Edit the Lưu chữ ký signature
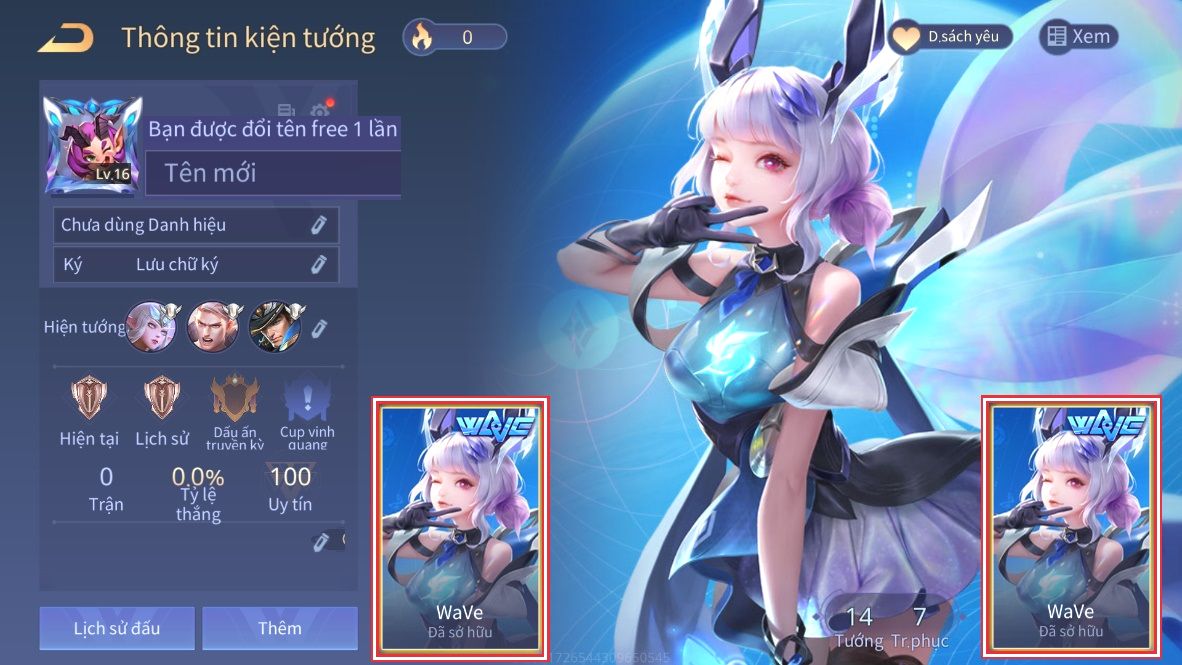1182x665 pixels. pos(318,265)
